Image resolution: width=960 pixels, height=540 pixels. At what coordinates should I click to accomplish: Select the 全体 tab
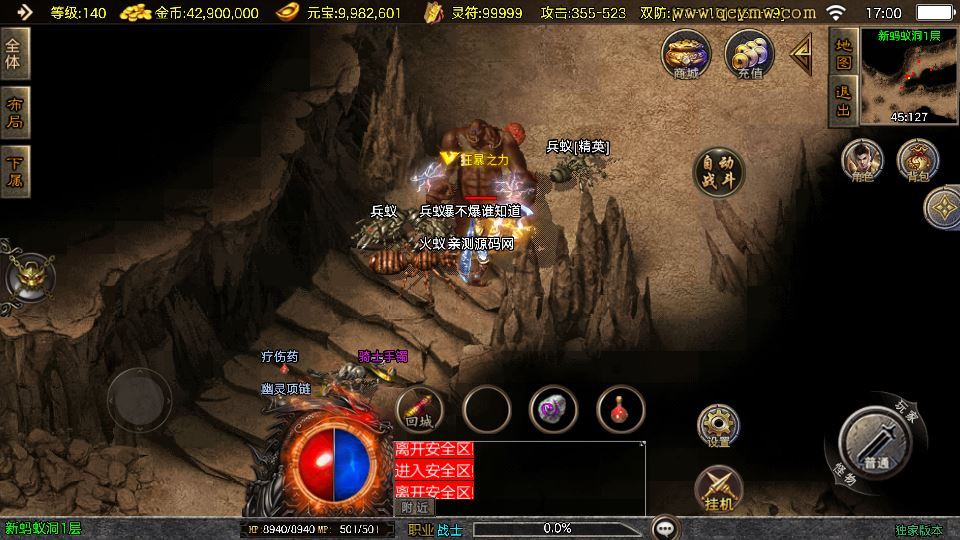coord(15,53)
